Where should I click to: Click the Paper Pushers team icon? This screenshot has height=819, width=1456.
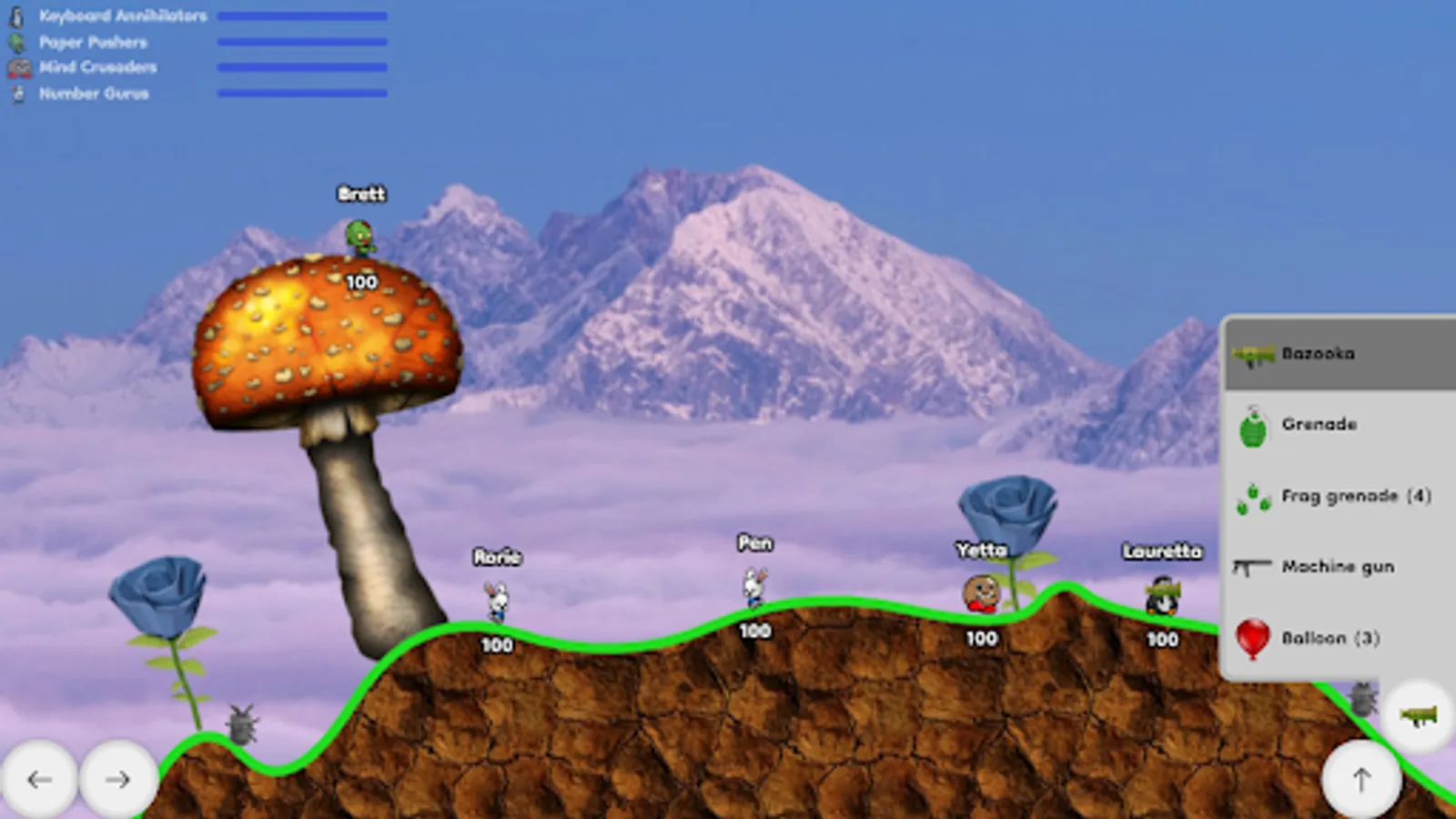pyautogui.click(x=16, y=41)
